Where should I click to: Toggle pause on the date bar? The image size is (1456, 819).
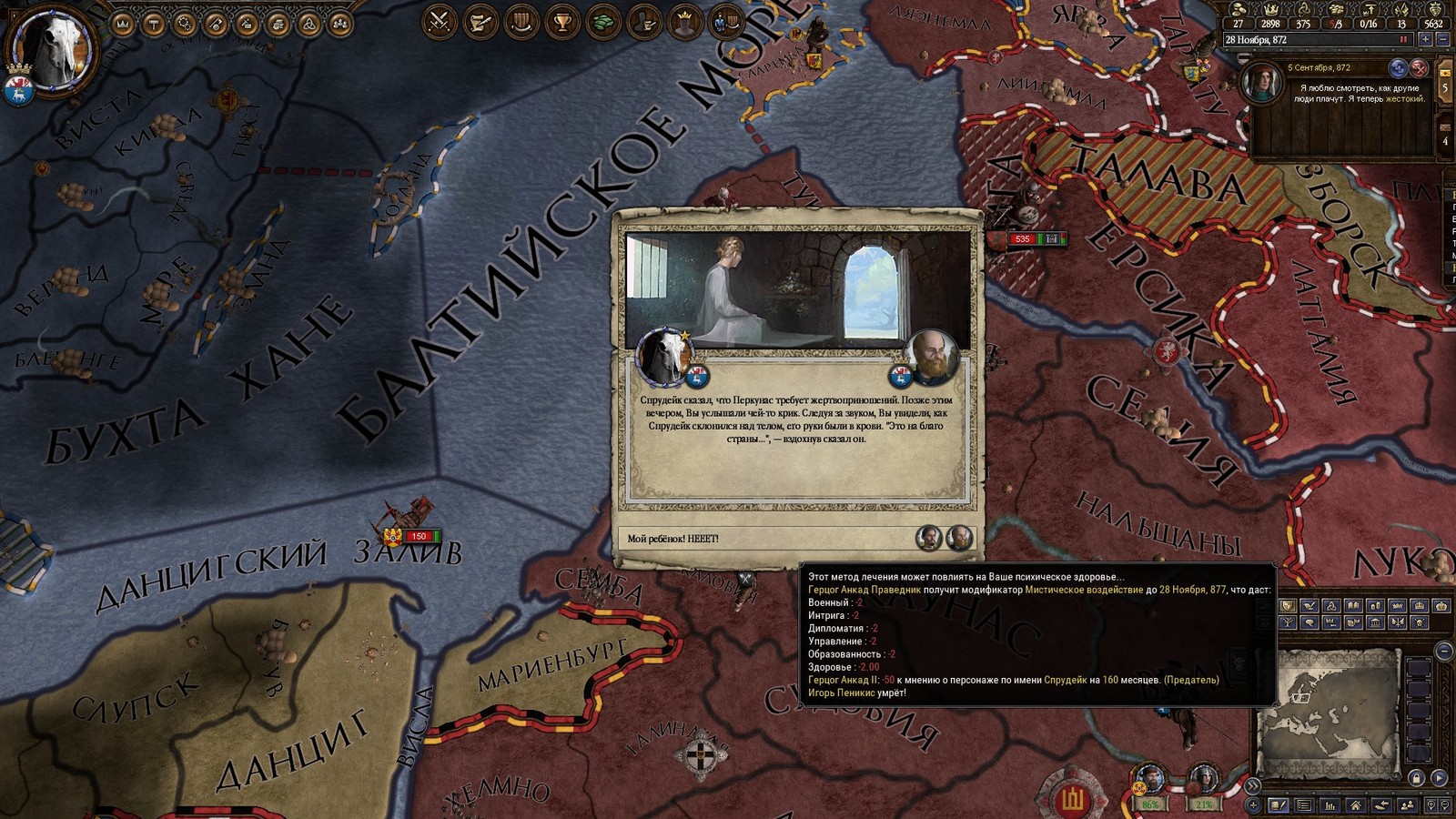pyautogui.click(x=1403, y=40)
